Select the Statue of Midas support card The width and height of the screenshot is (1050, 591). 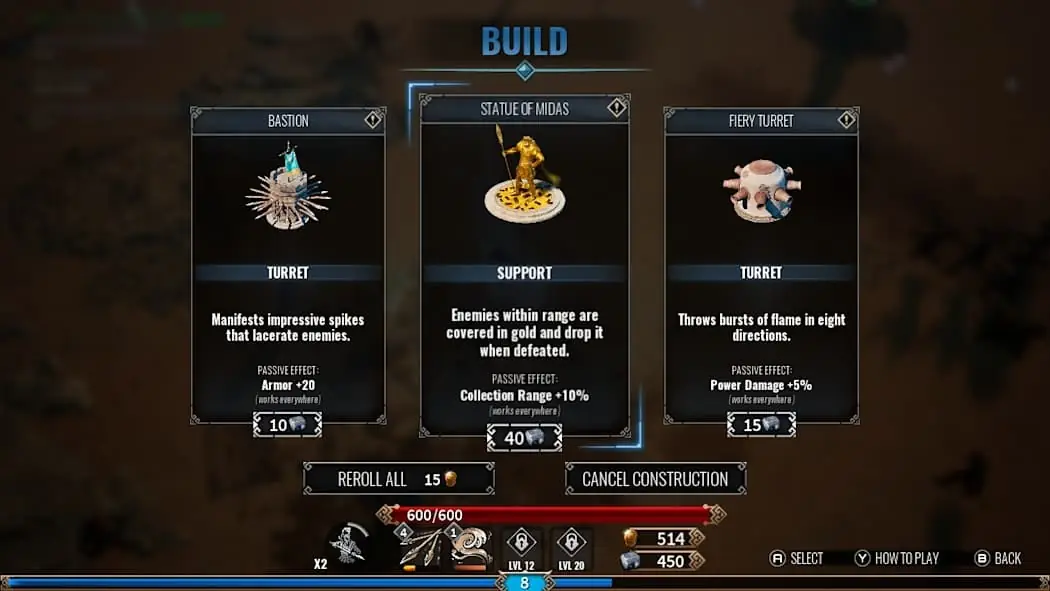[x=524, y=265]
